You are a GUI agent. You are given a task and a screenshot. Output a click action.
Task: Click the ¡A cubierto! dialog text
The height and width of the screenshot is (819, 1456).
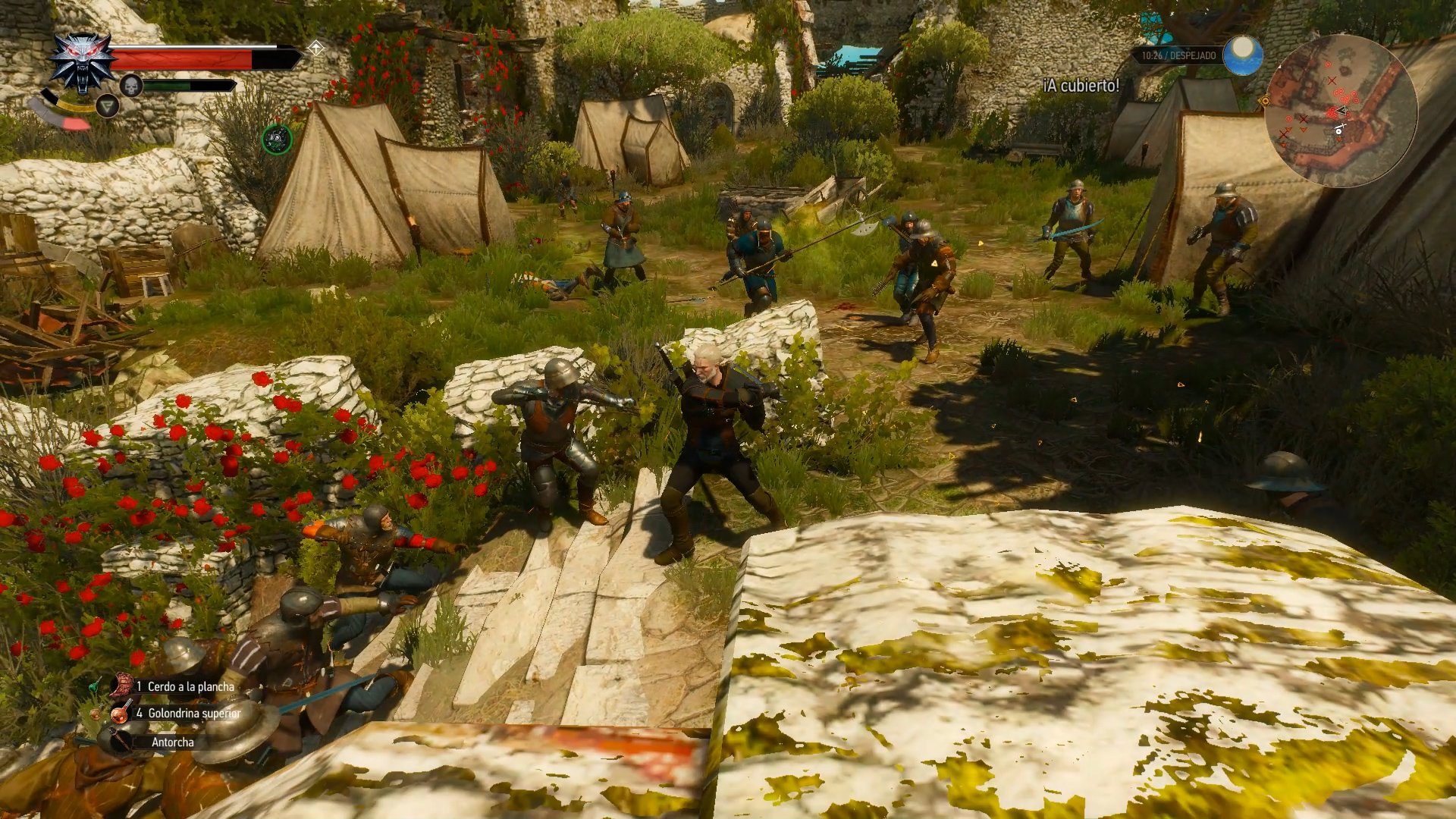(1080, 86)
